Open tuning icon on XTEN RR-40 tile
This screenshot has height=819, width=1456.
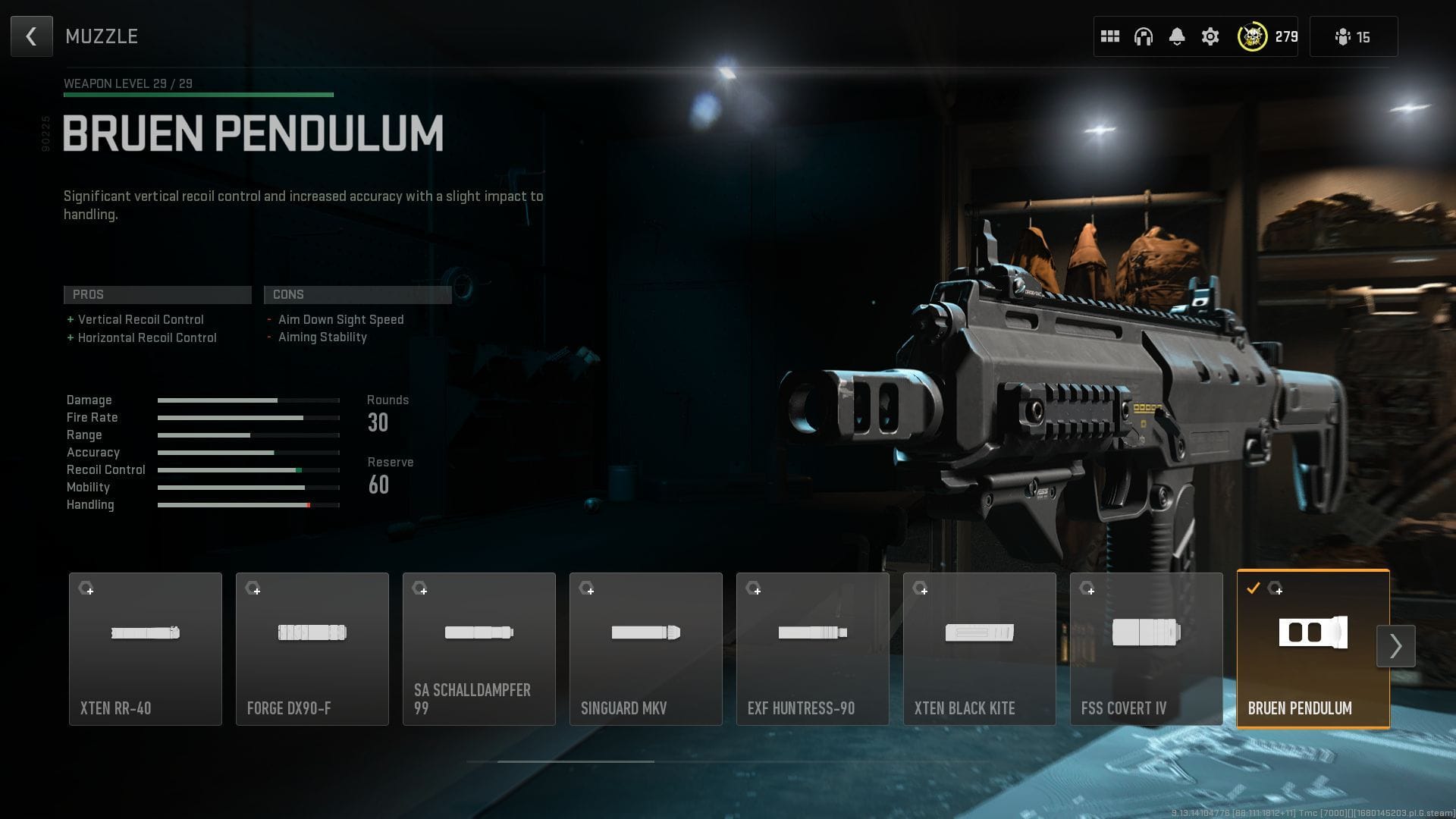[x=86, y=588]
